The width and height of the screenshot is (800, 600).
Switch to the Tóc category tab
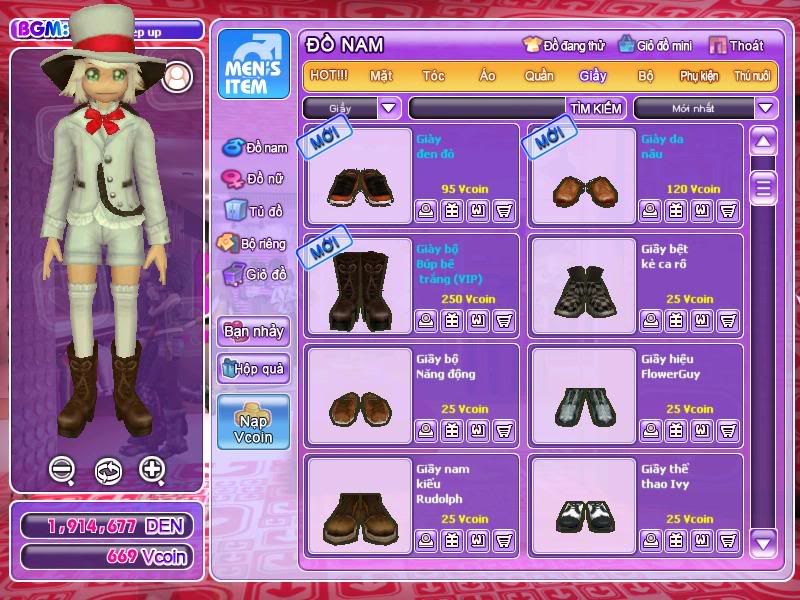[433, 76]
